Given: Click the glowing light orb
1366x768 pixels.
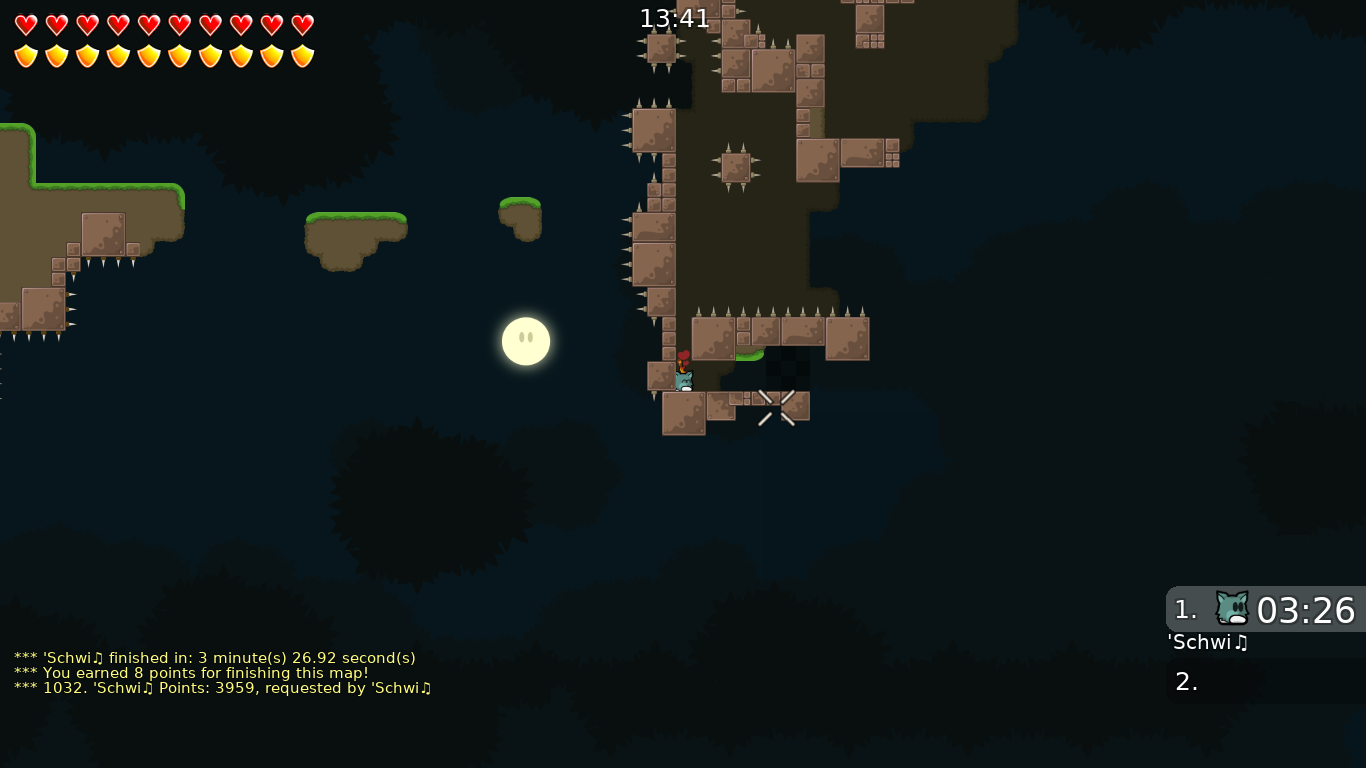Looking at the screenshot, I should pyautogui.click(x=525, y=341).
